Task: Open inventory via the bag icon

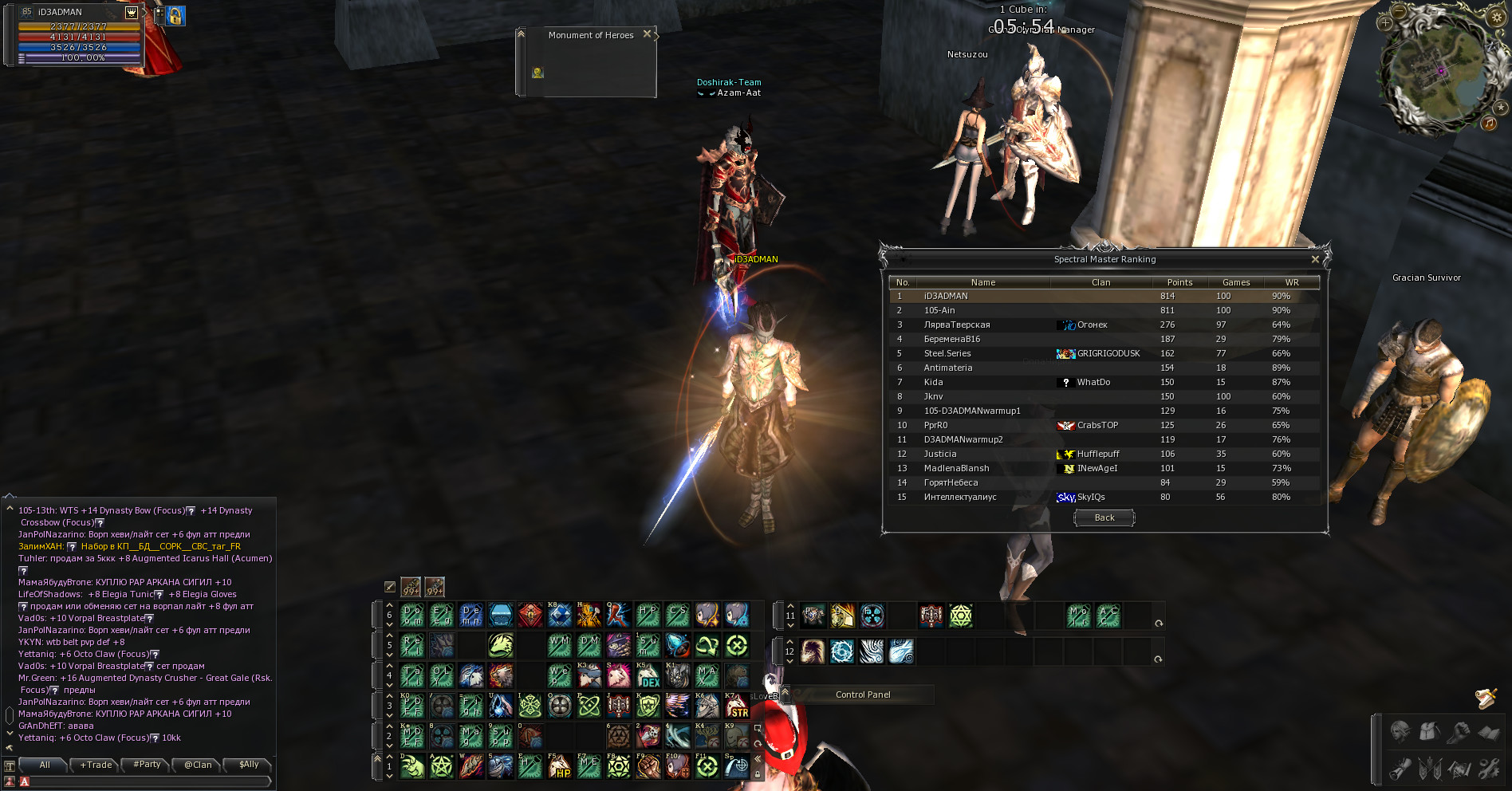Action: (x=1428, y=730)
